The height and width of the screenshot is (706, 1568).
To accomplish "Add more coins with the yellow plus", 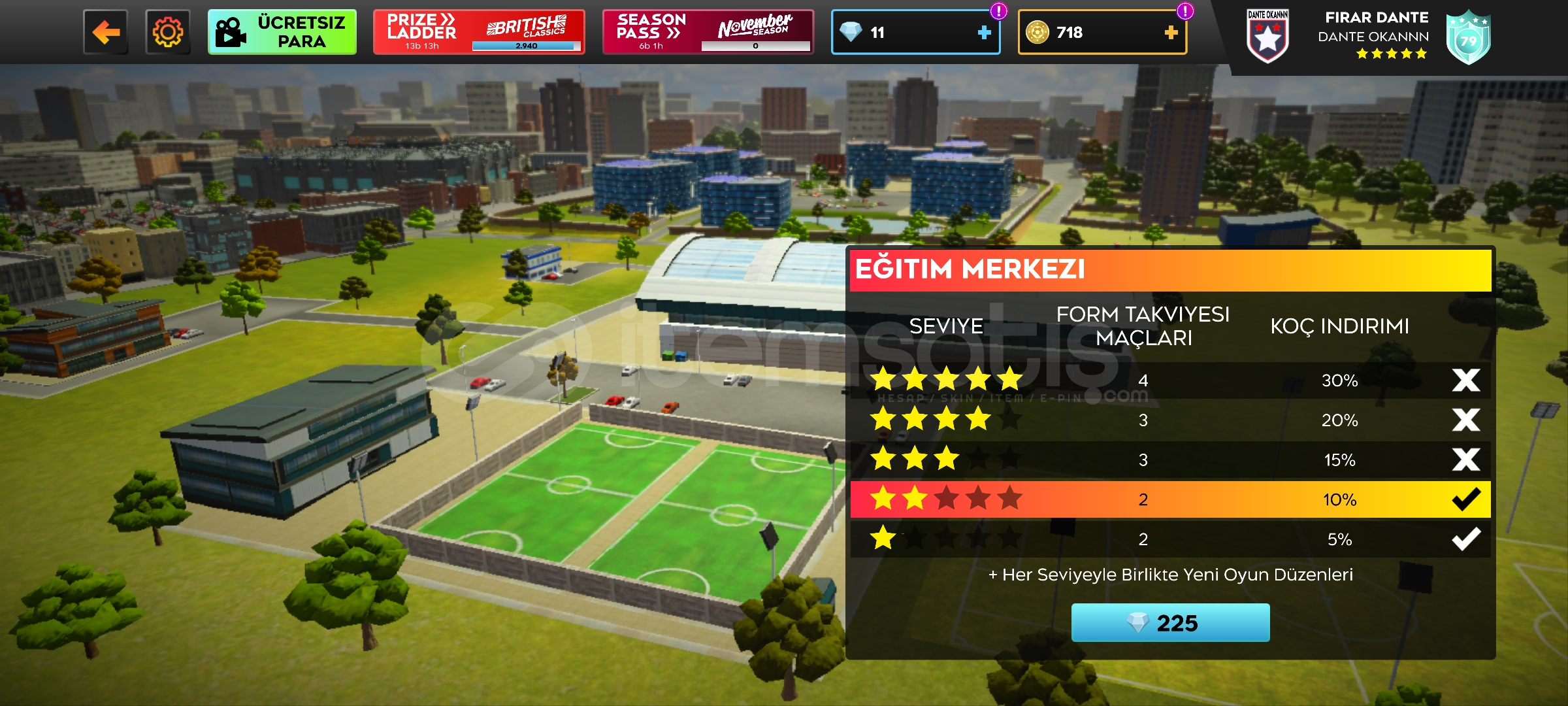I will [1171, 32].
